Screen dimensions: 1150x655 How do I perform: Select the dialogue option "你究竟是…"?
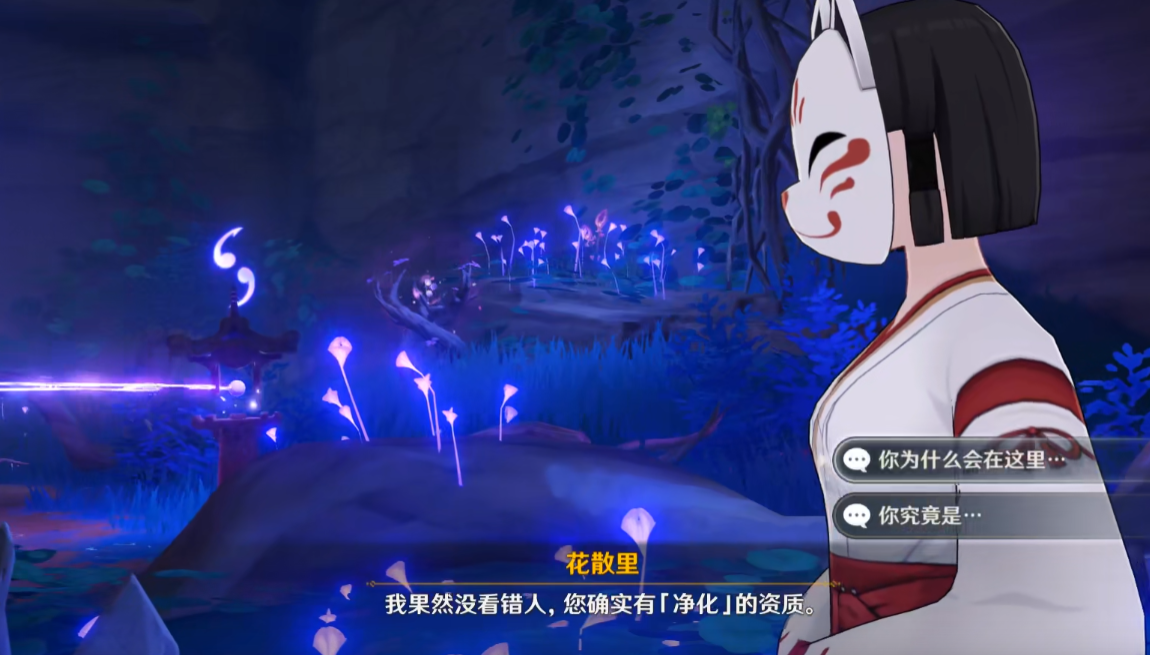click(930, 516)
